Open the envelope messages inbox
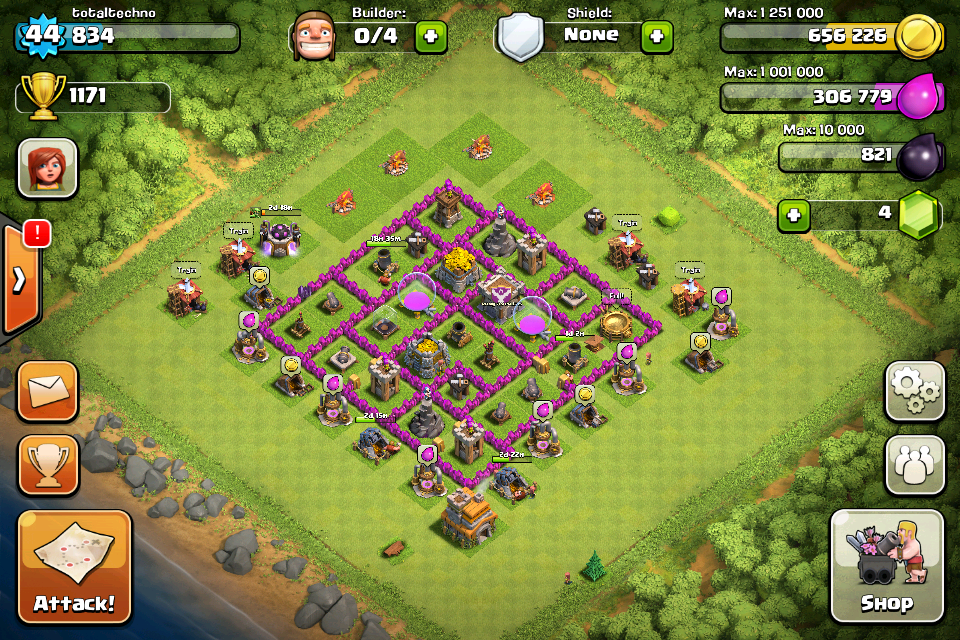 pyautogui.click(x=48, y=391)
